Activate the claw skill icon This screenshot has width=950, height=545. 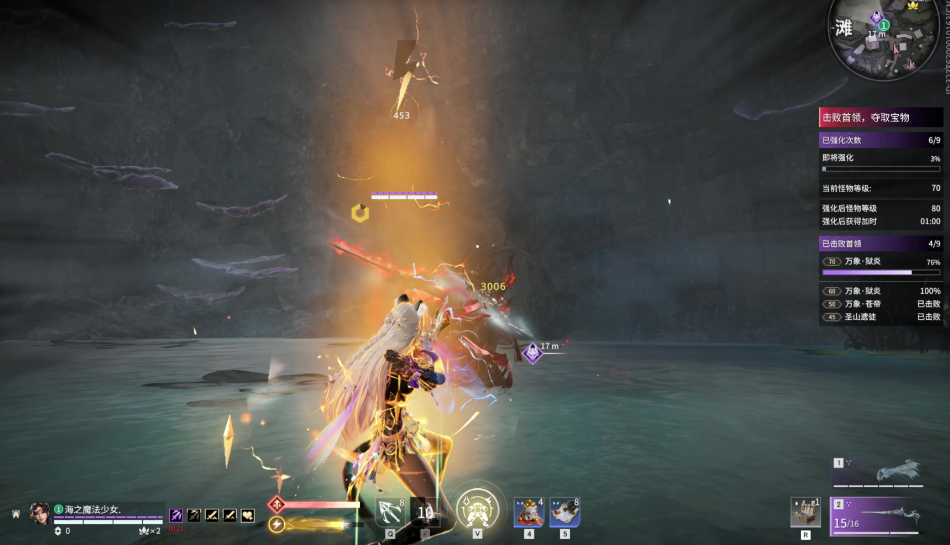(x=390, y=512)
